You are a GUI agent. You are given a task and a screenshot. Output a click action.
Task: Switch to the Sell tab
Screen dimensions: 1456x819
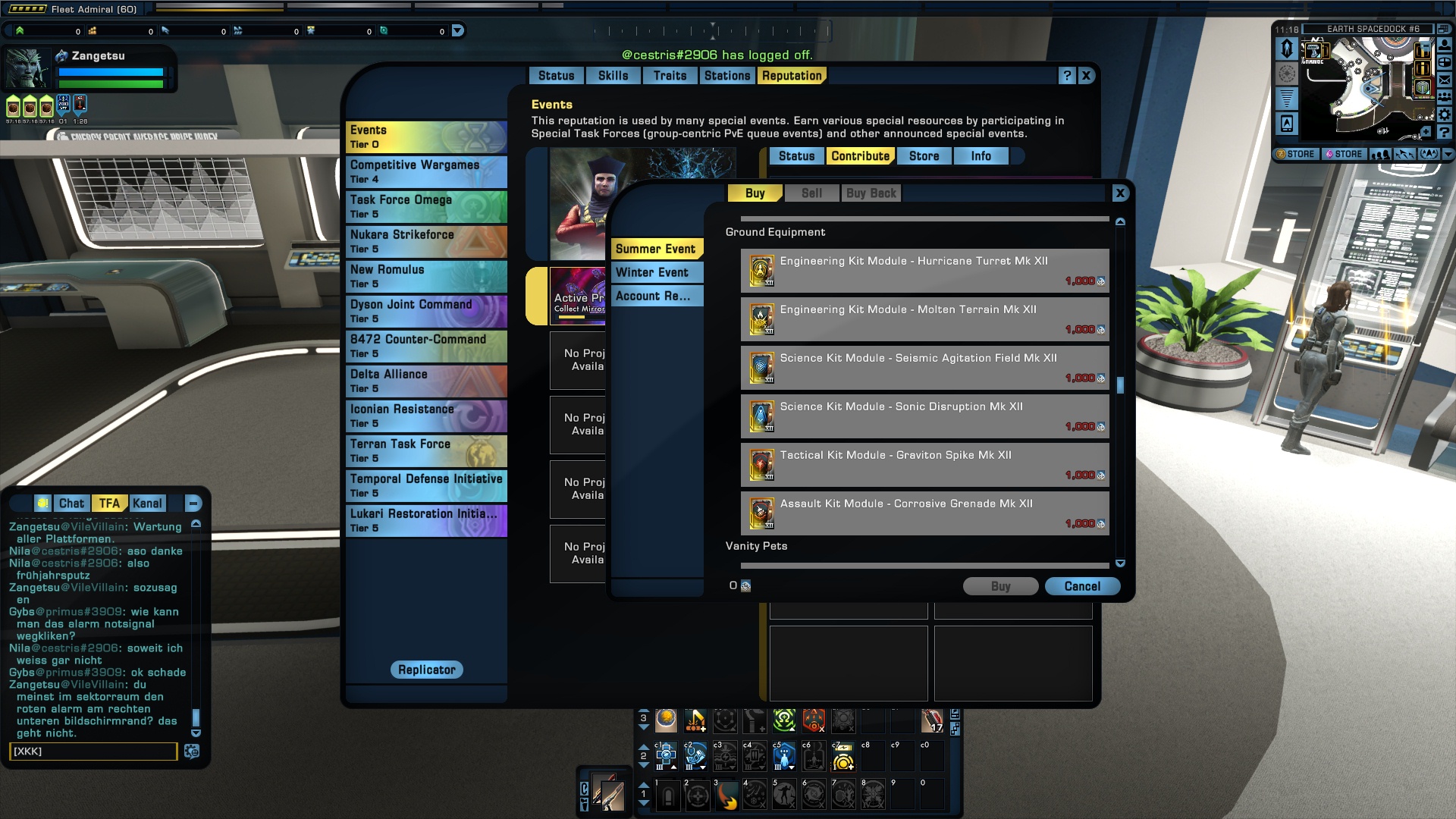coord(811,193)
